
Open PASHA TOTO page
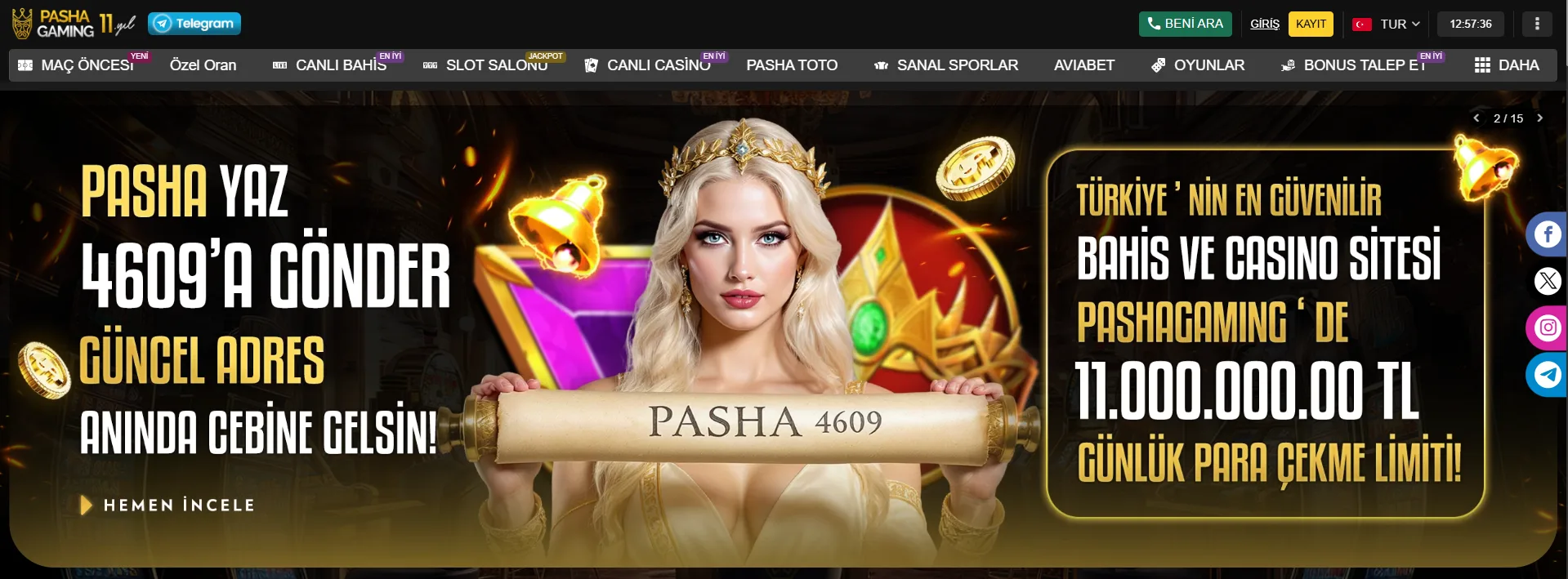click(792, 65)
